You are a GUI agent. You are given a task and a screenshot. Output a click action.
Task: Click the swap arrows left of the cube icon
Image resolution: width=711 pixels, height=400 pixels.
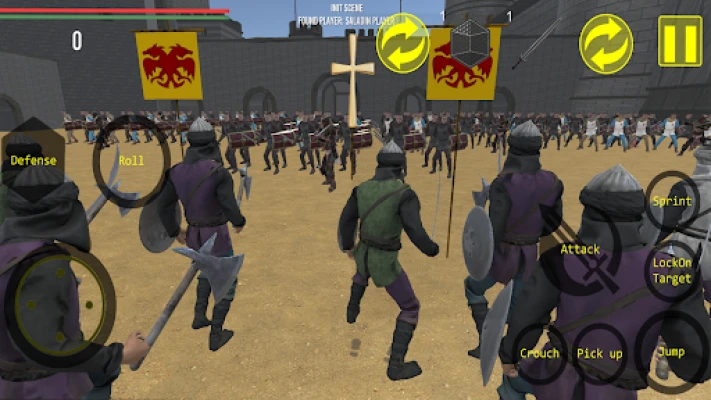tap(402, 42)
